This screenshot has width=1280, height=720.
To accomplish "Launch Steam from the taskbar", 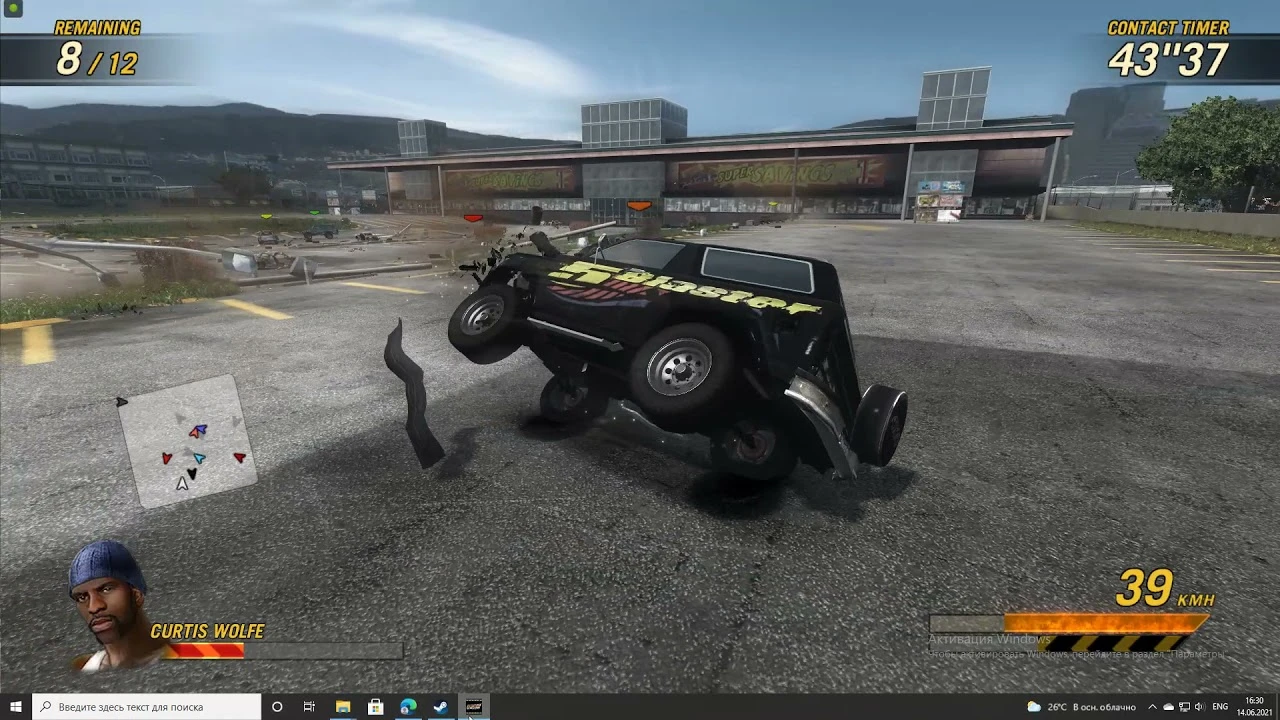I will [x=440, y=707].
